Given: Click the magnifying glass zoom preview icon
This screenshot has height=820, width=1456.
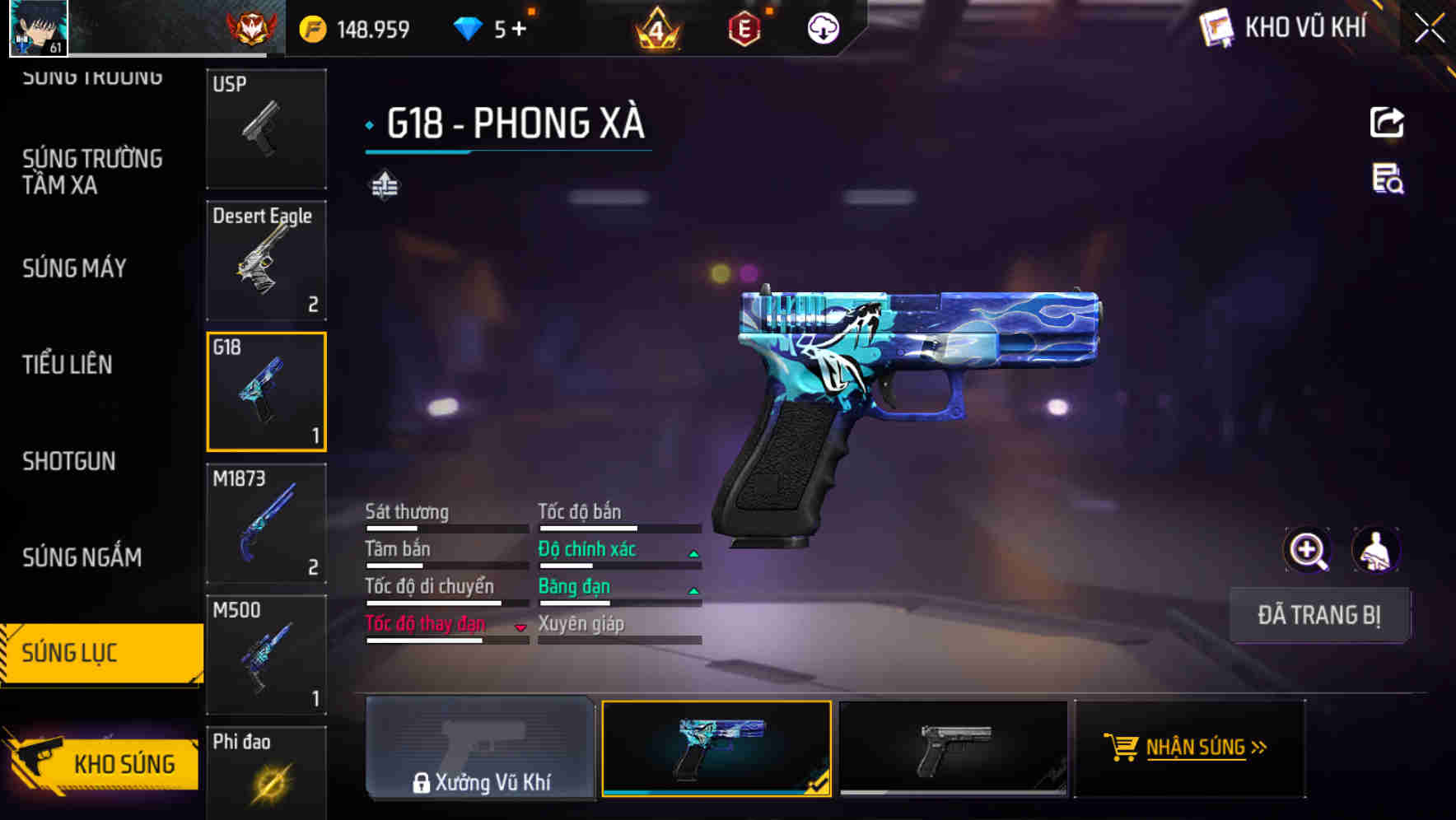Looking at the screenshot, I should click(x=1308, y=550).
